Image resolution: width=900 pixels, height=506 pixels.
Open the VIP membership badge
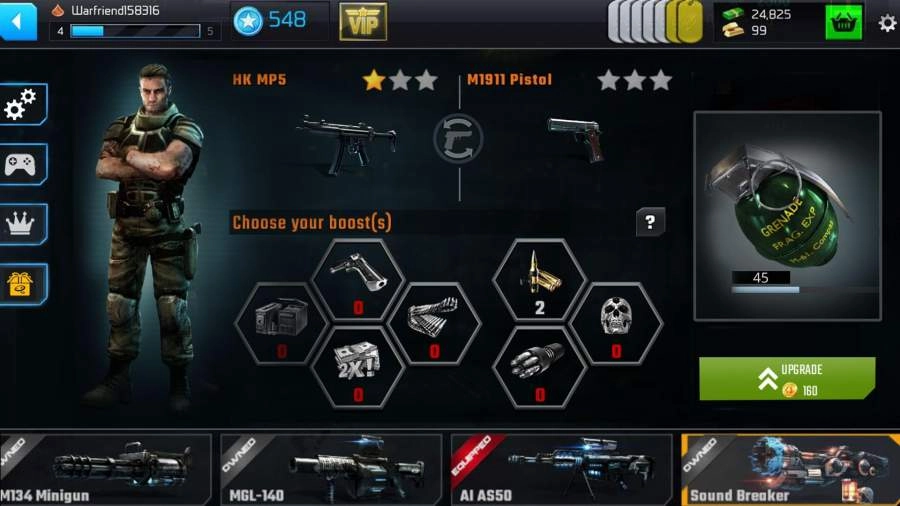[363, 21]
